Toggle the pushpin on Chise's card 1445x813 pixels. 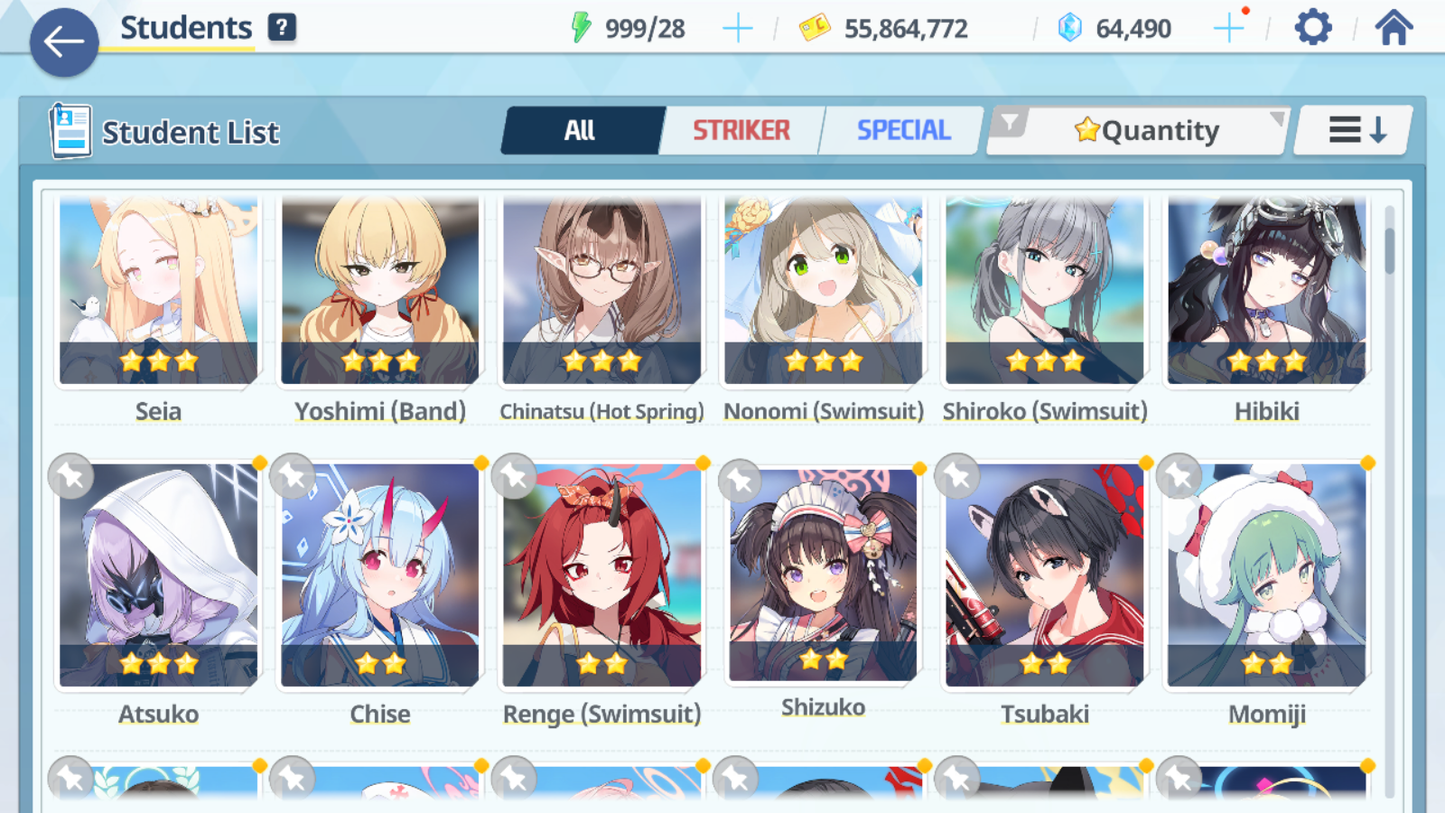(291, 477)
